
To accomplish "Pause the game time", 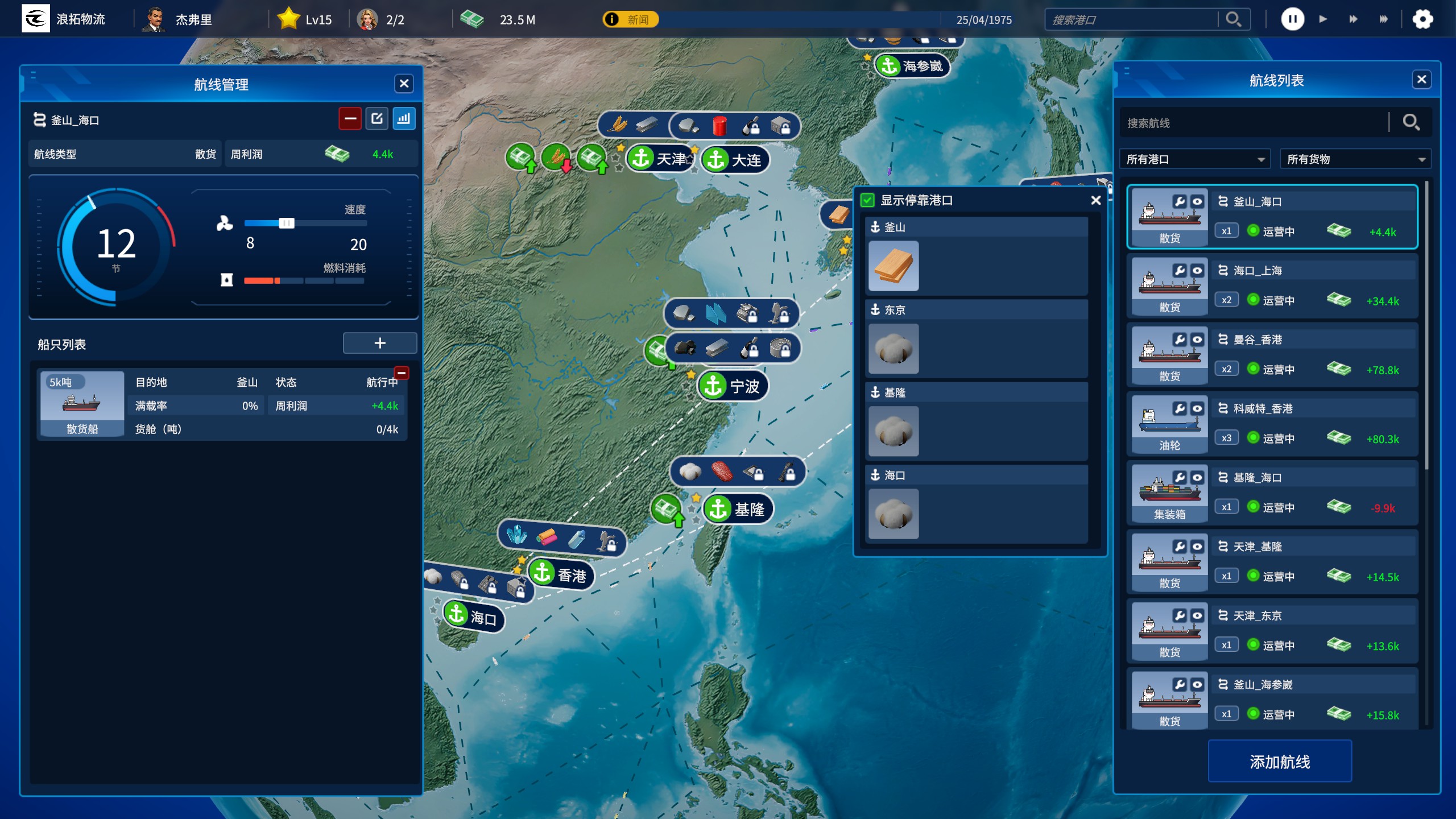I will point(1292,19).
